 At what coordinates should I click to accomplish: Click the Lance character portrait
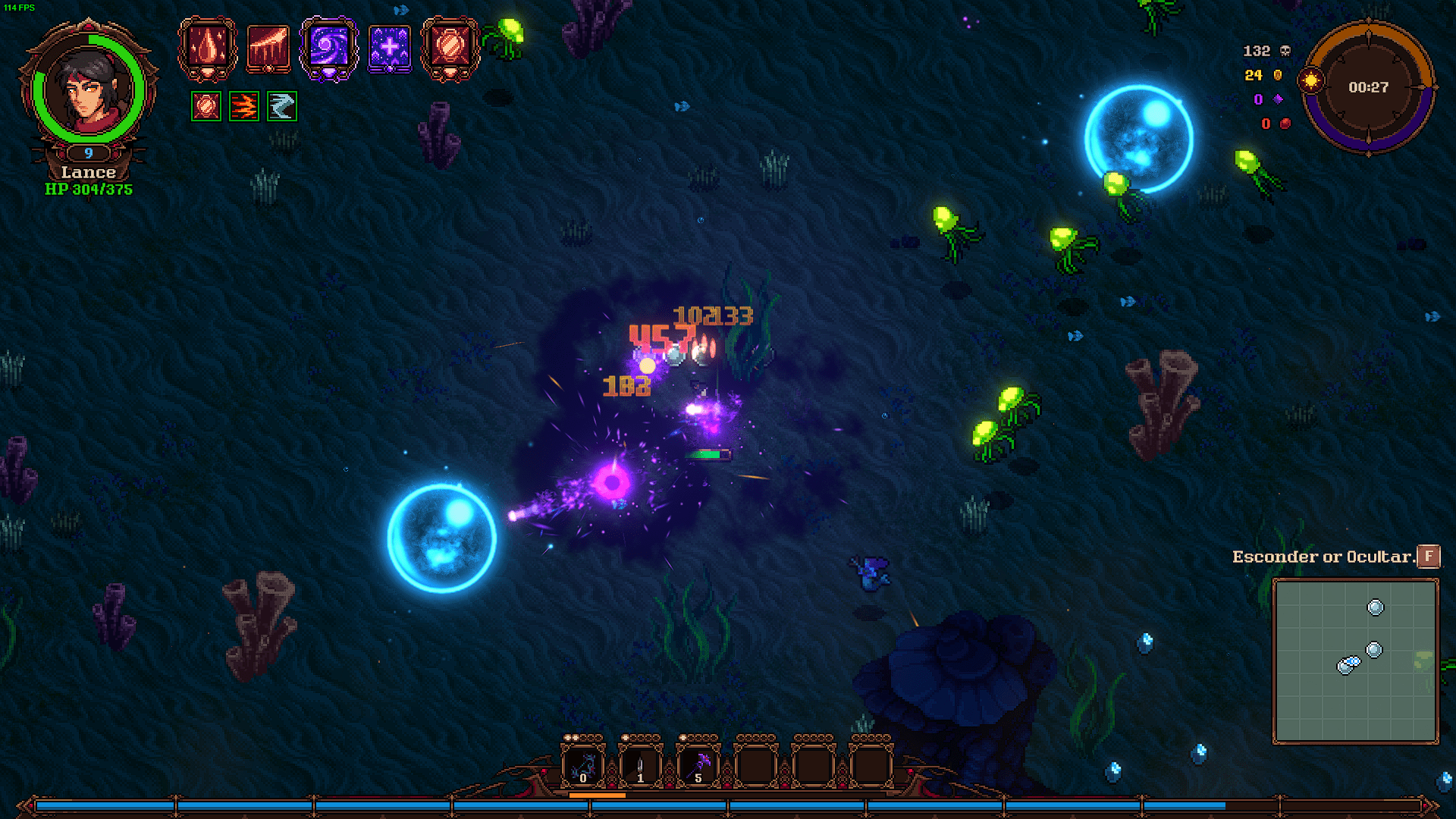[x=89, y=89]
